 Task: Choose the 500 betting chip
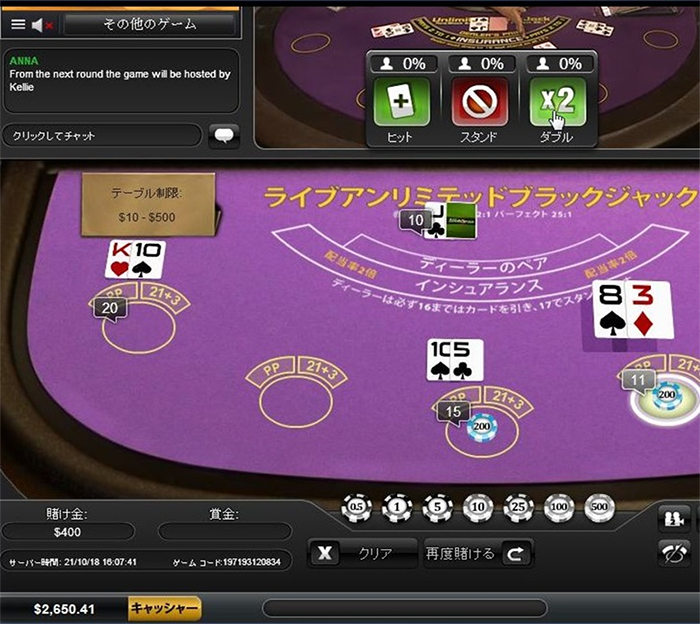click(x=599, y=508)
